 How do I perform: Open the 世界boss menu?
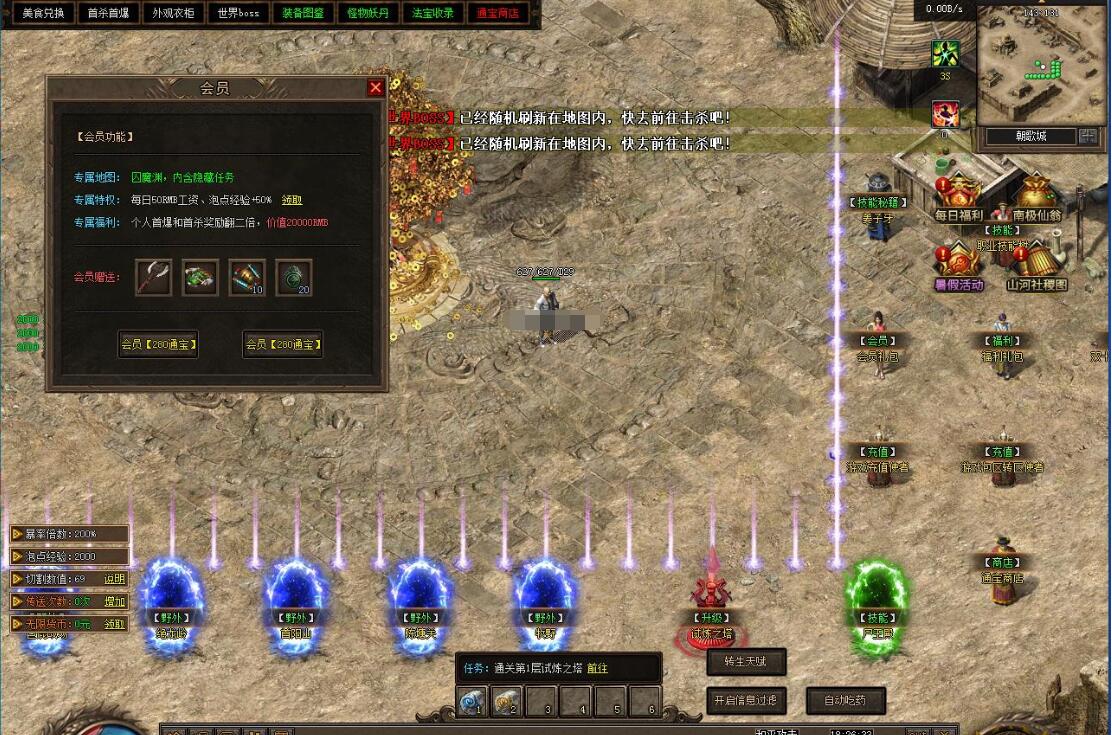click(x=238, y=13)
